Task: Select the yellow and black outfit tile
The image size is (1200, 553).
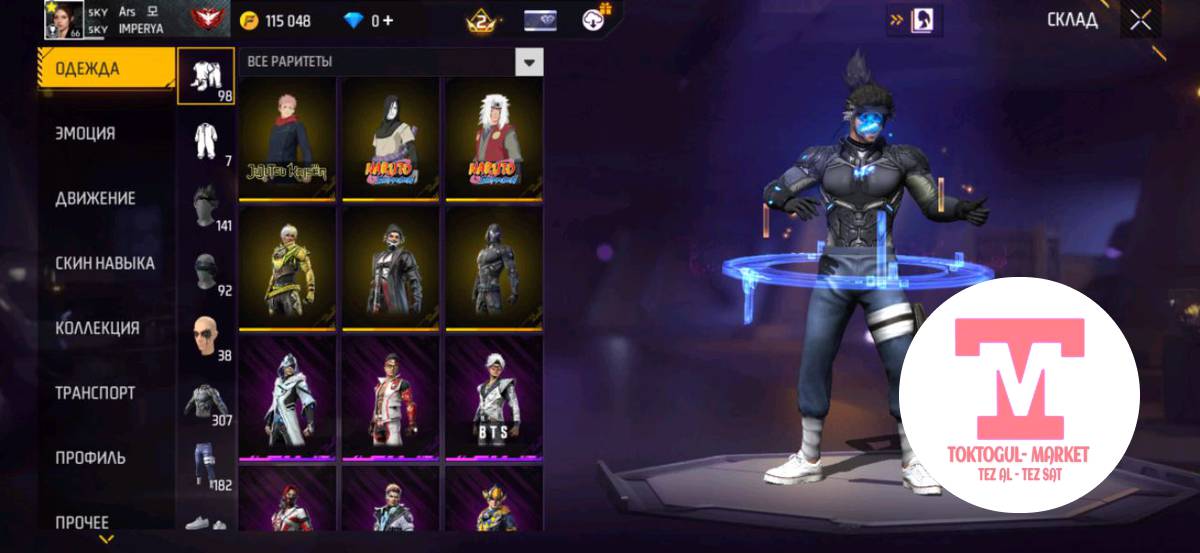Action: pyautogui.click(x=288, y=267)
